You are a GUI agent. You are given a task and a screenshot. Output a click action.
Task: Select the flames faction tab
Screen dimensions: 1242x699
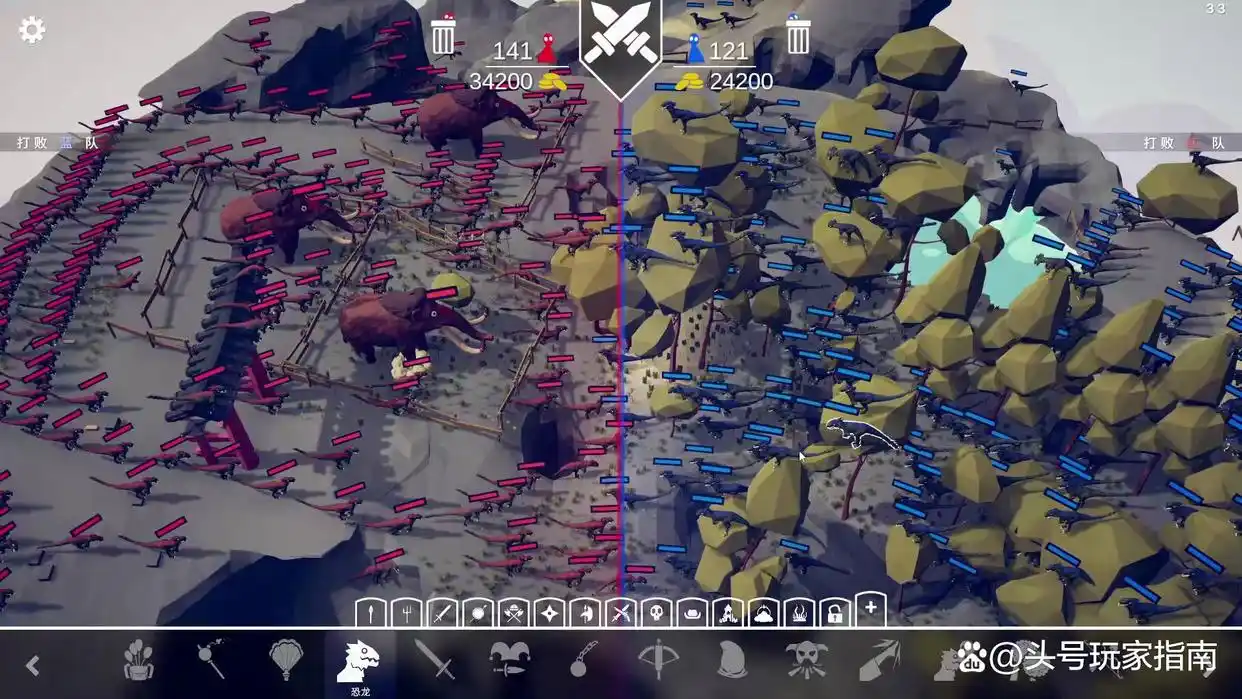(799, 612)
